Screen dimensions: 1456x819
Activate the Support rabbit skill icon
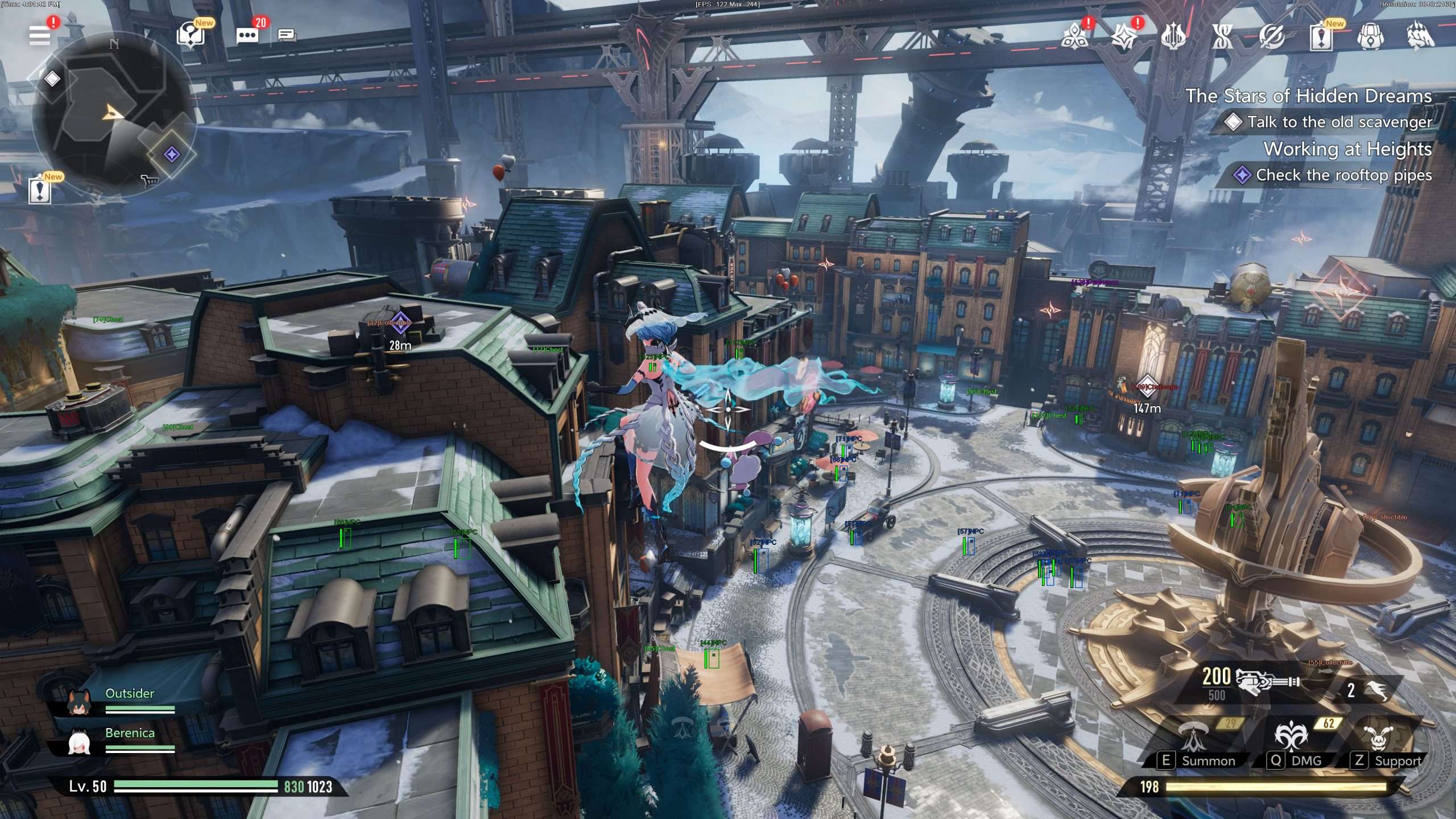tap(1378, 738)
